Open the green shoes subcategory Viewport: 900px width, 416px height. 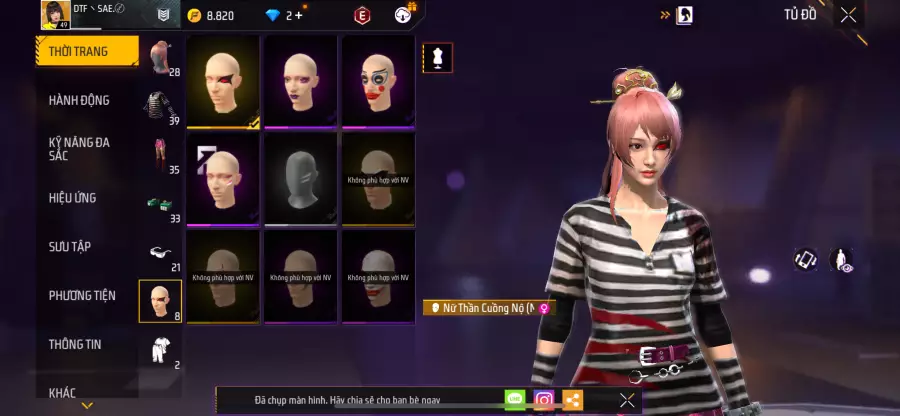click(161, 204)
